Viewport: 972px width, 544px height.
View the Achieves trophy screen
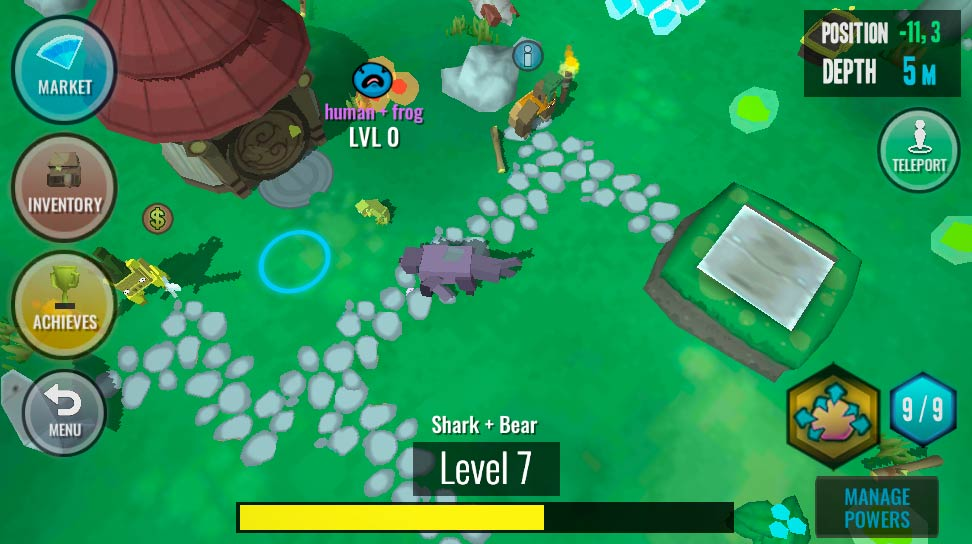pos(65,305)
